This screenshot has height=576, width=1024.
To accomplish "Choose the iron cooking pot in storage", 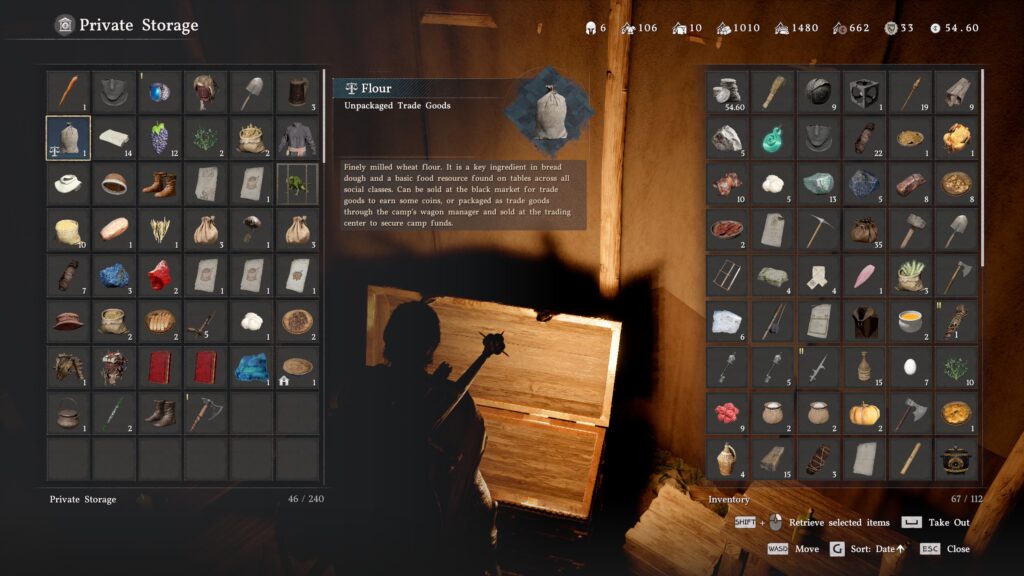I will tap(68, 413).
